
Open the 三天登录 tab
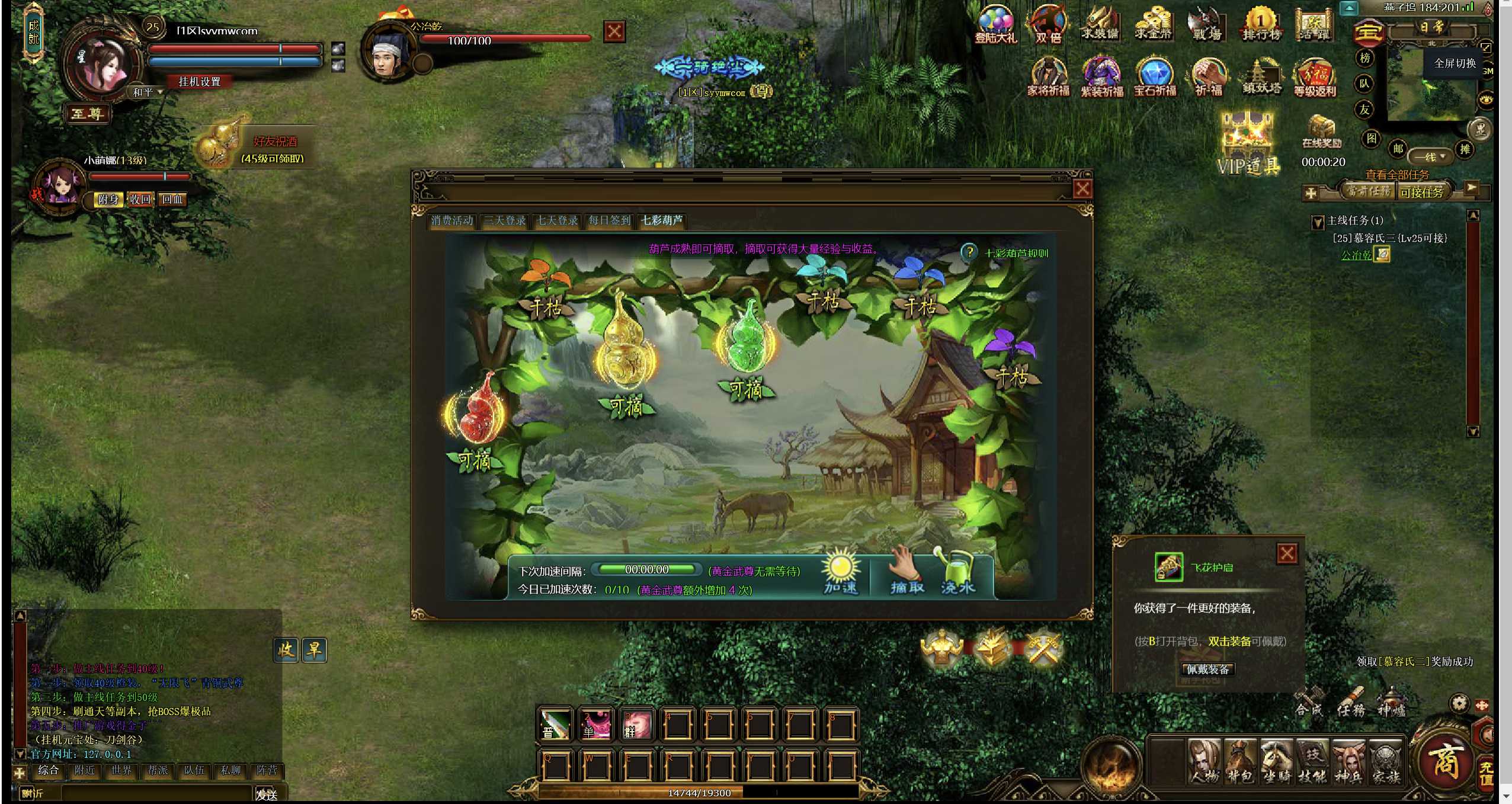[505, 220]
